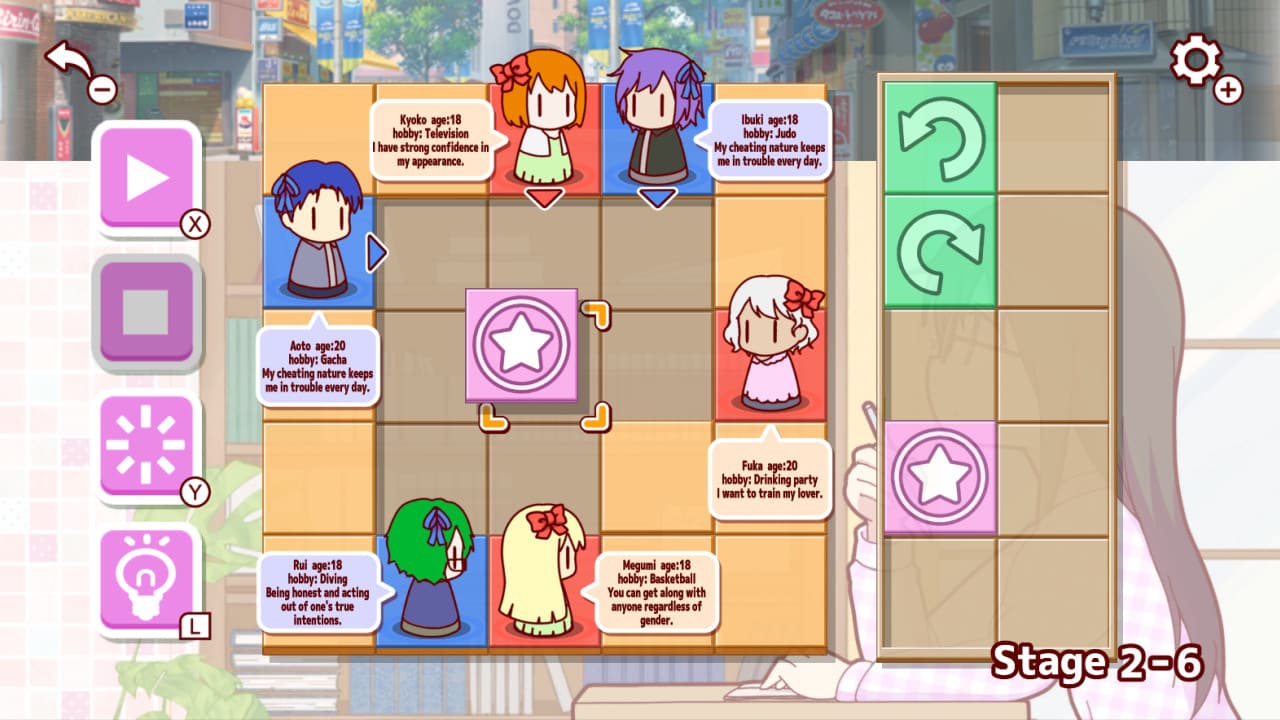Undo a move with the counterclockwise arrow
1280x720 pixels.
(x=938, y=135)
